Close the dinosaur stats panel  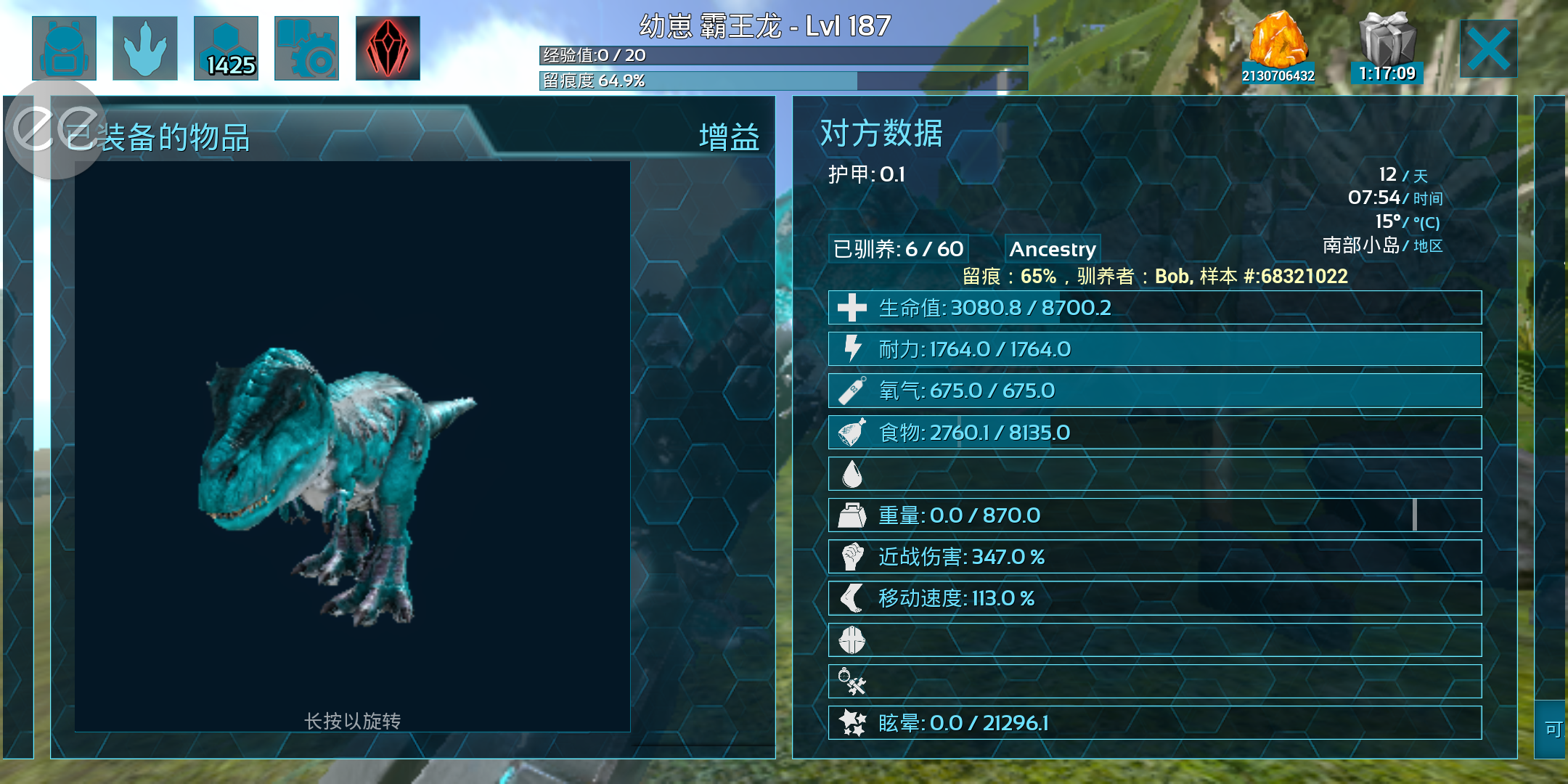tap(1488, 49)
